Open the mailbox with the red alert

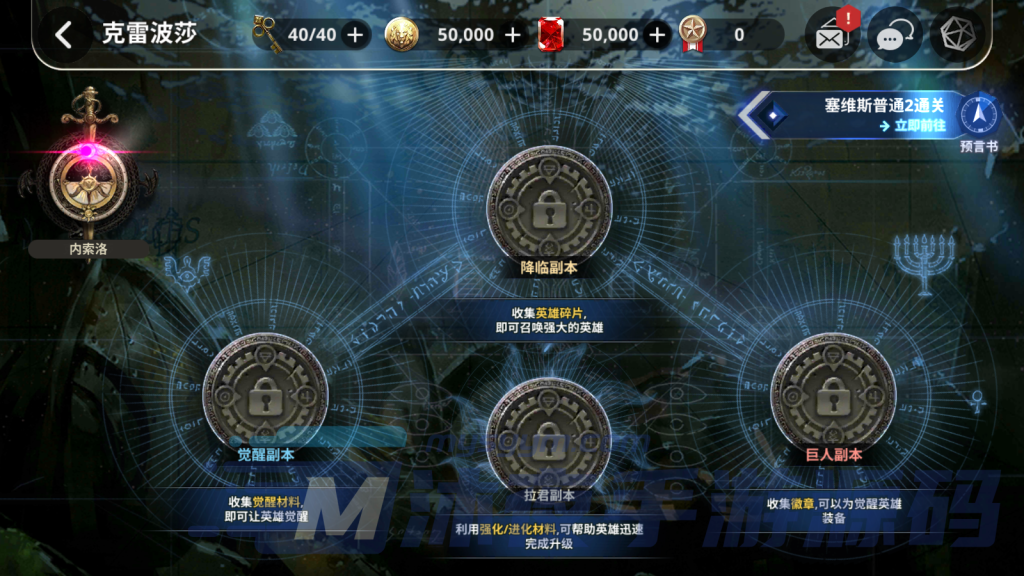point(831,37)
